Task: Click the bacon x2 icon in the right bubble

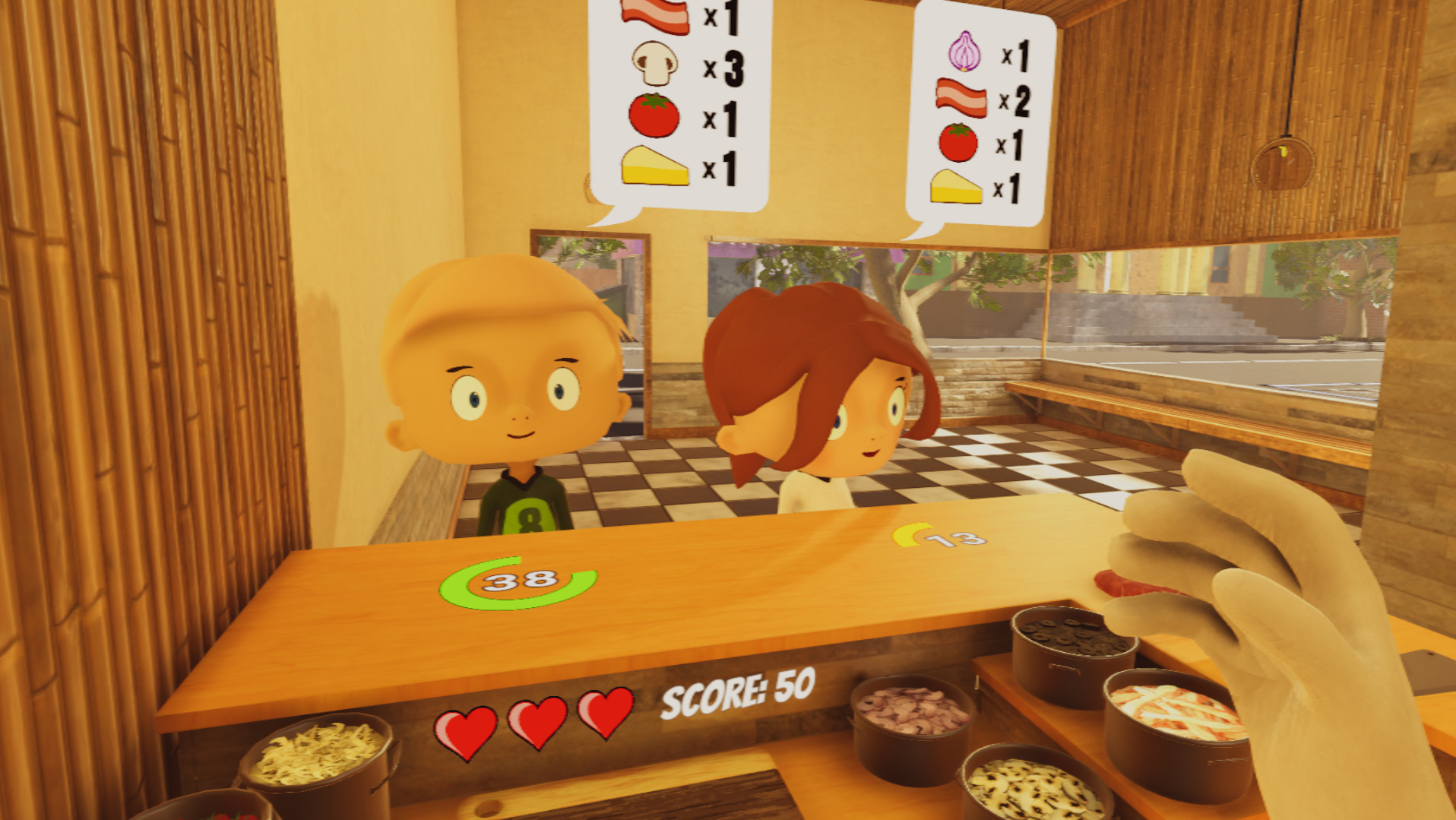Action: [x=961, y=100]
